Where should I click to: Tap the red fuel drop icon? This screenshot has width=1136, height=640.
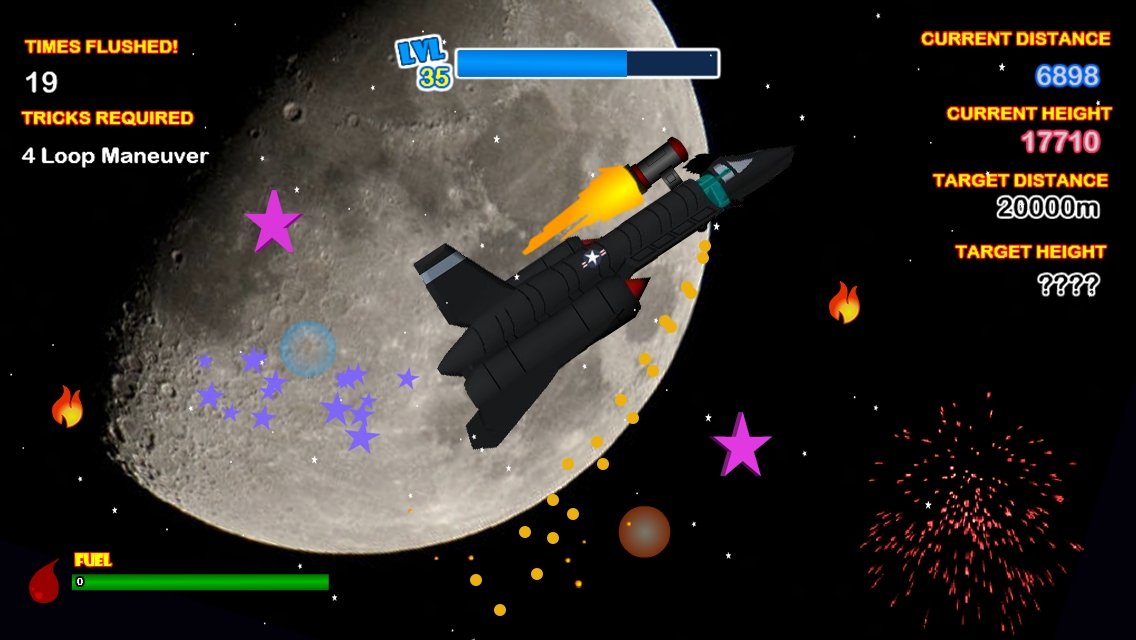pyautogui.click(x=44, y=582)
